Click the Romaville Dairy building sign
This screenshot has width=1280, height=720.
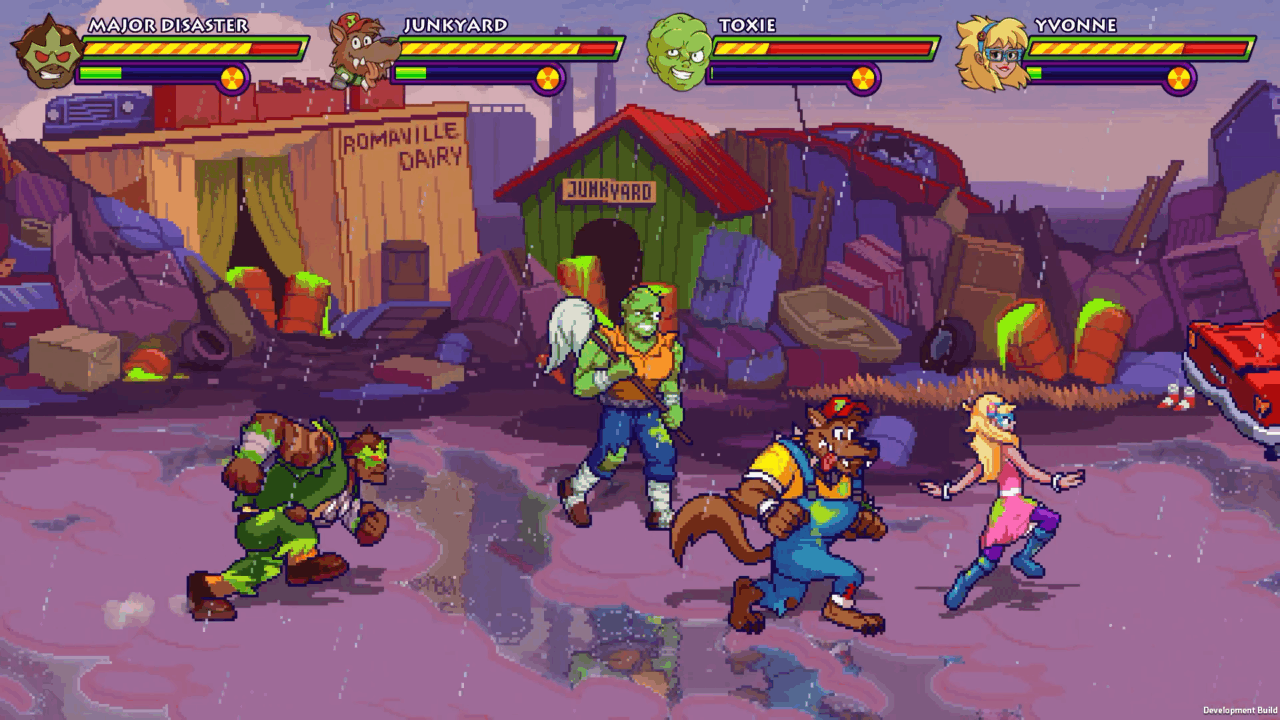[399, 143]
